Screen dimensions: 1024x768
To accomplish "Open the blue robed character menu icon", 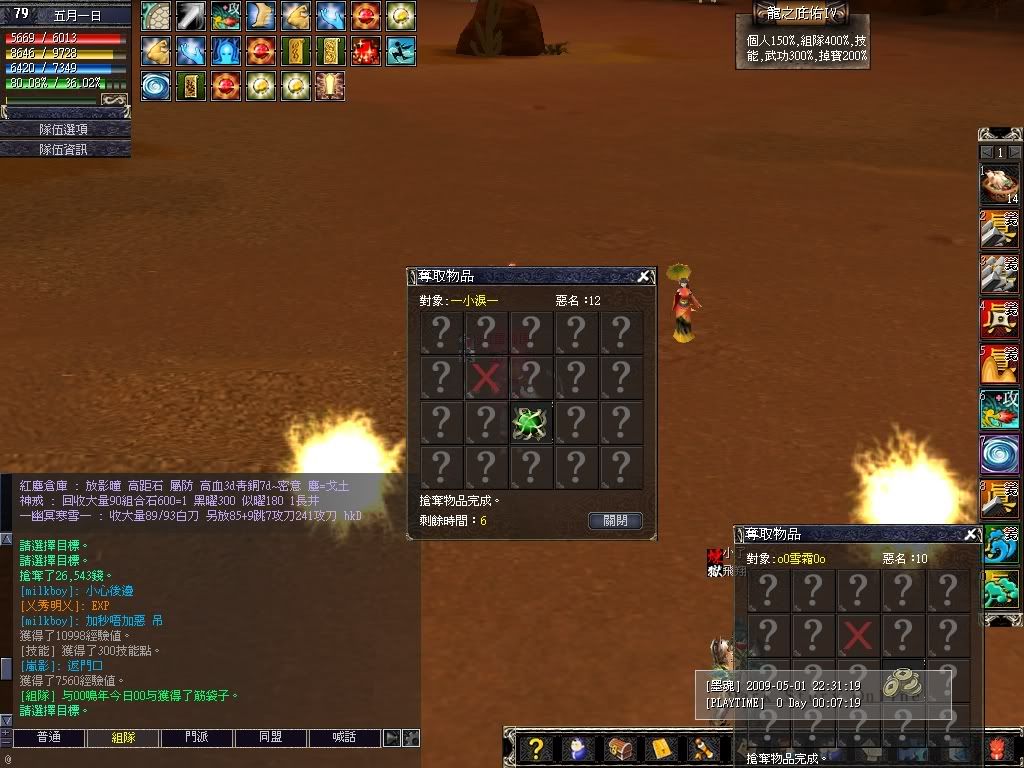I will pyautogui.click(x=578, y=749).
